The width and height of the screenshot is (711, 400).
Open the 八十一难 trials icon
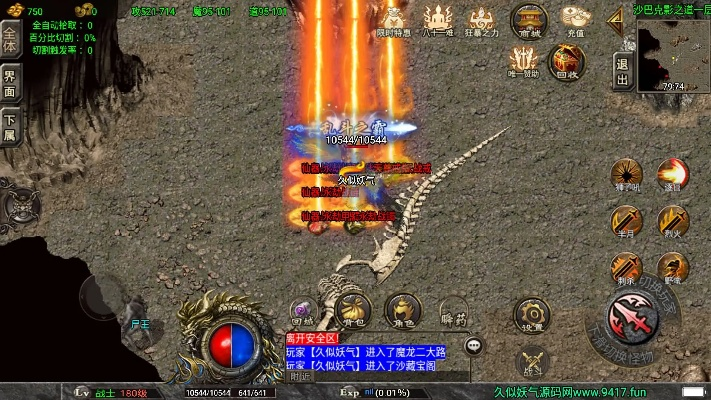pyautogui.click(x=437, y=19)
